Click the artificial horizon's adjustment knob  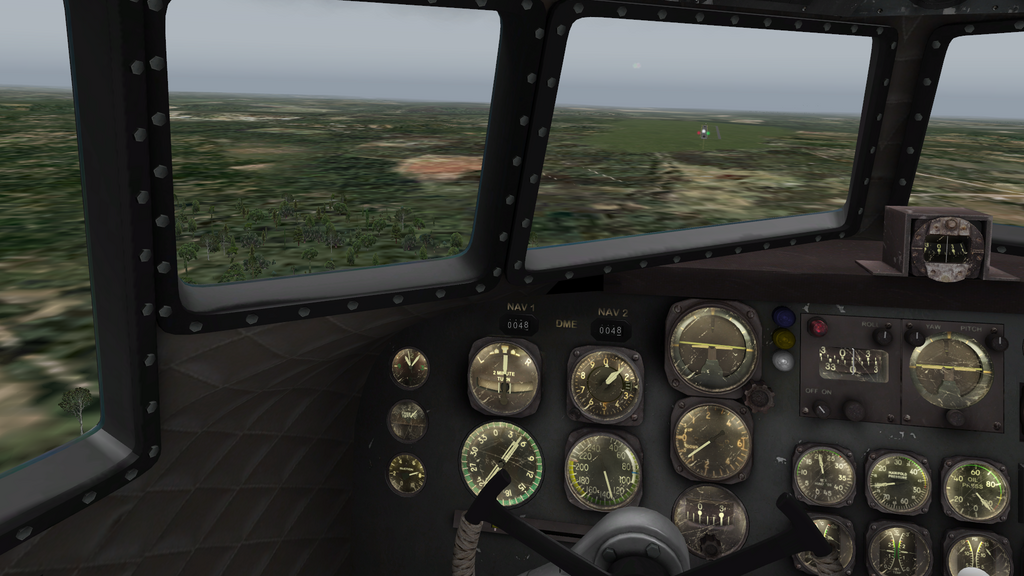click(758, 396)
